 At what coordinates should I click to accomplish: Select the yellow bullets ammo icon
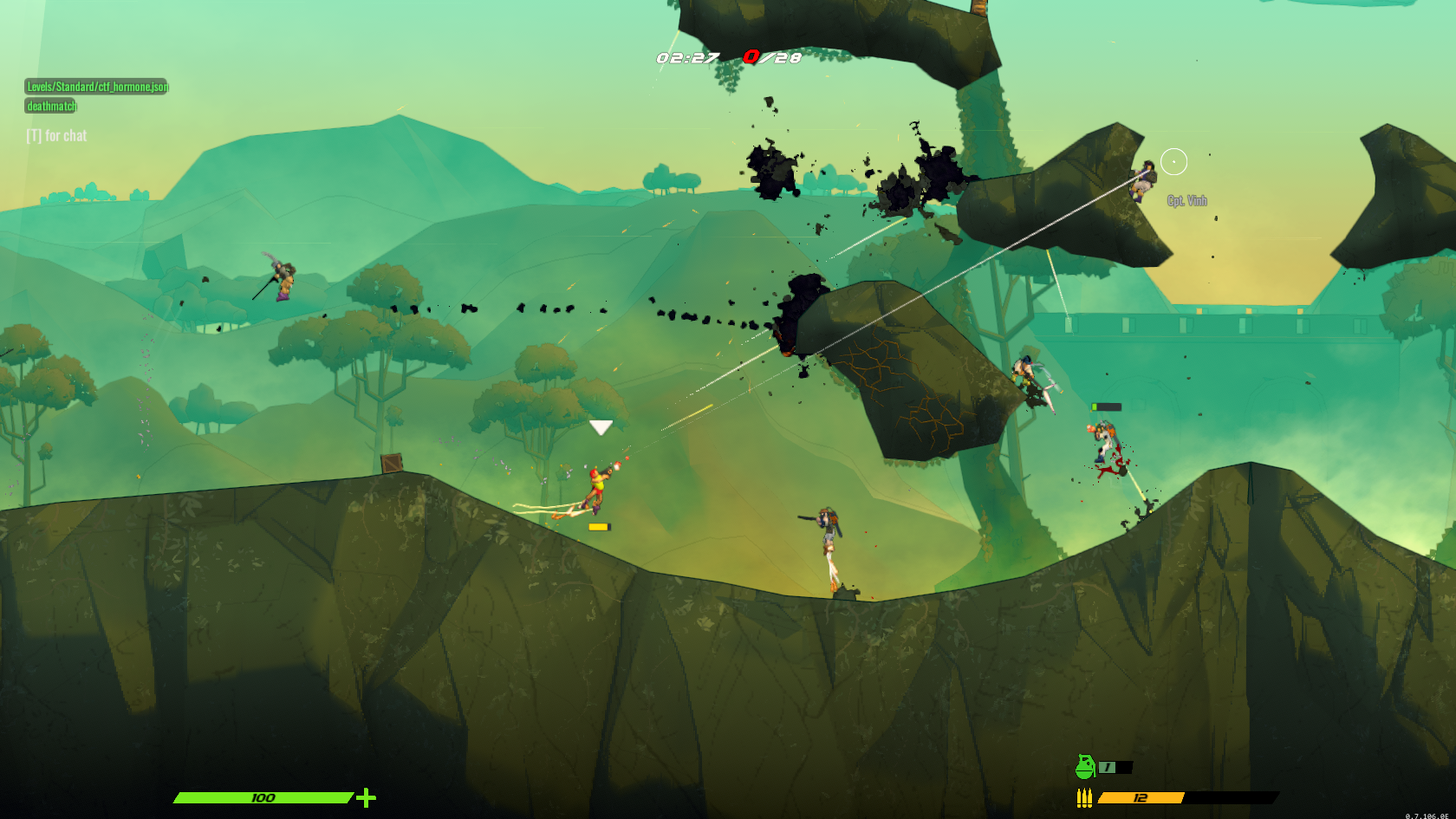[x=1084, y=798]
